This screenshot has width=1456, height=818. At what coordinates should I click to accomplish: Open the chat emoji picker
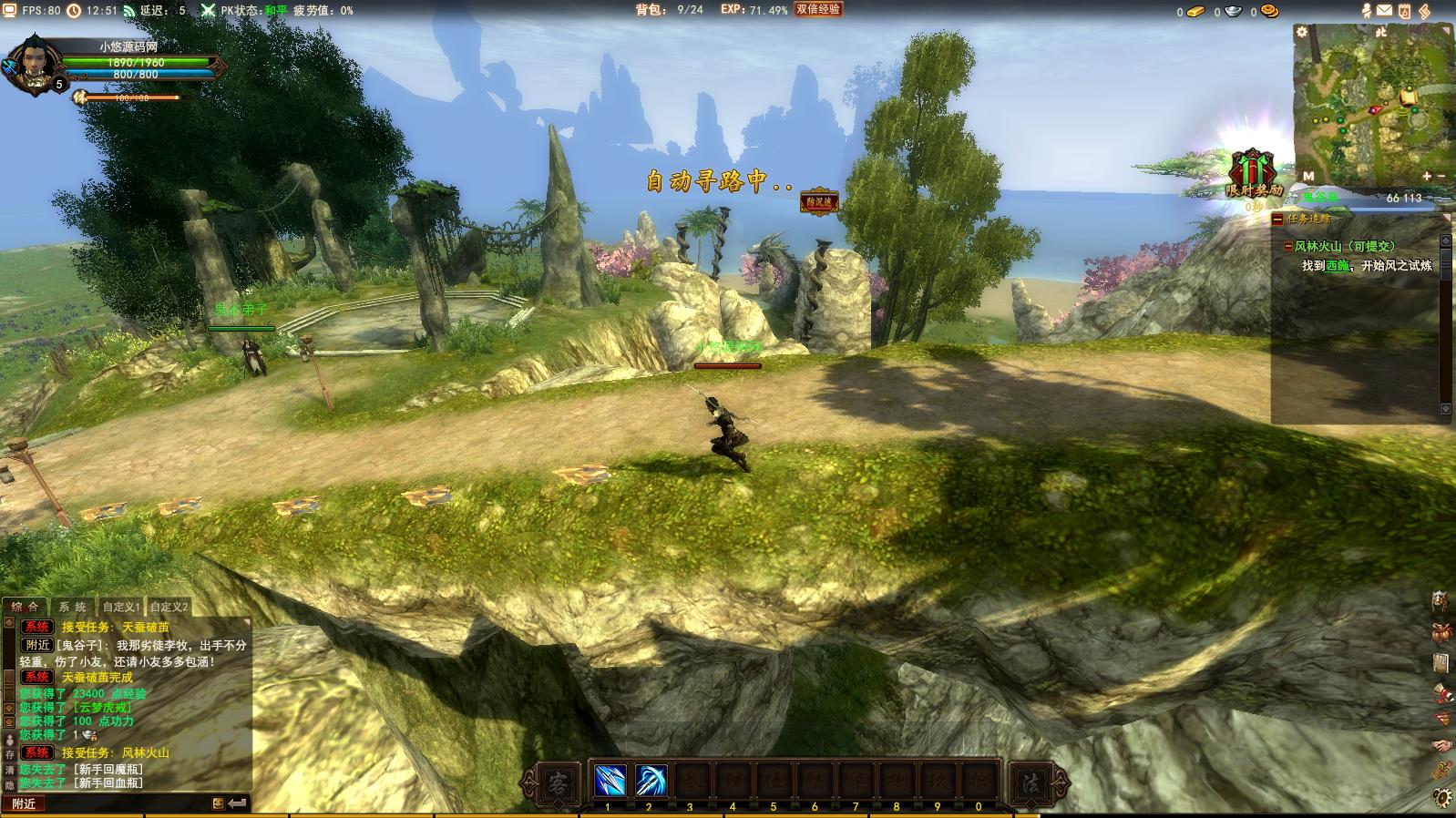coord(218,803)
